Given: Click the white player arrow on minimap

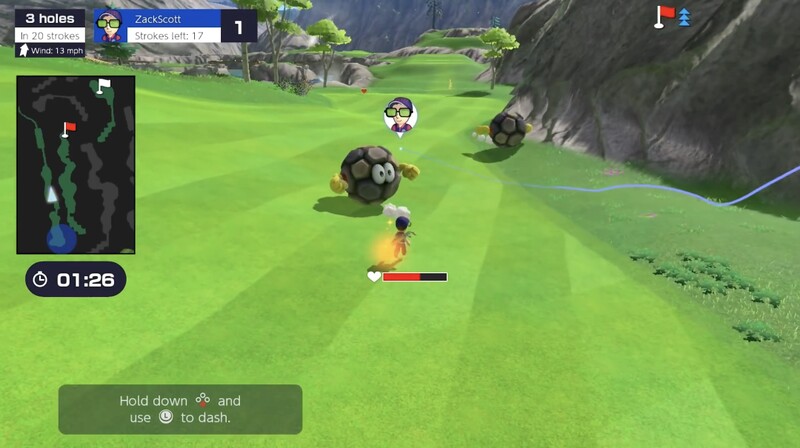Looking at the screenshot, I should click(52, 194).
